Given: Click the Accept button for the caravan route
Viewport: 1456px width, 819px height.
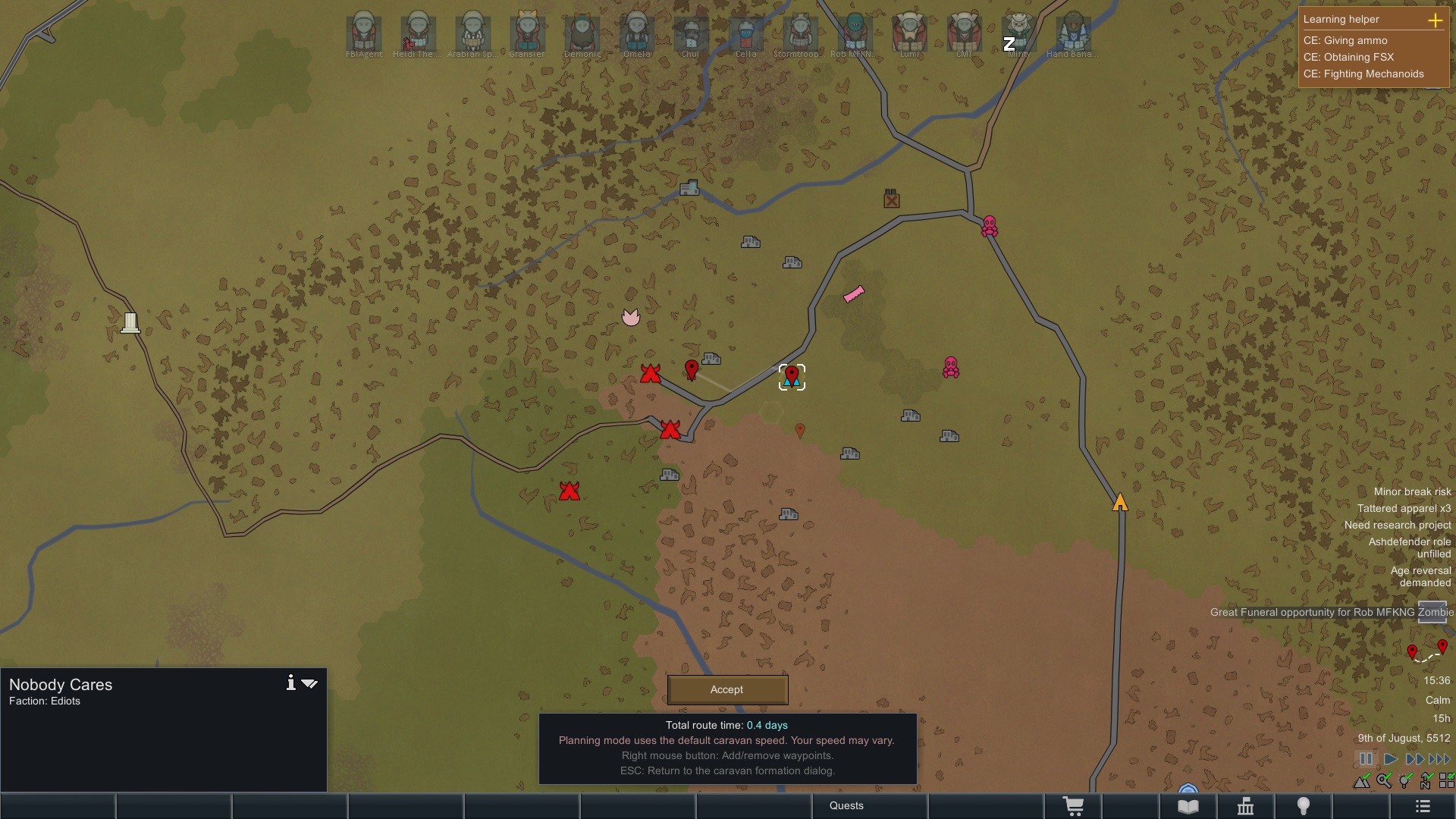Looking at the screenshot, I should point(726,689).
